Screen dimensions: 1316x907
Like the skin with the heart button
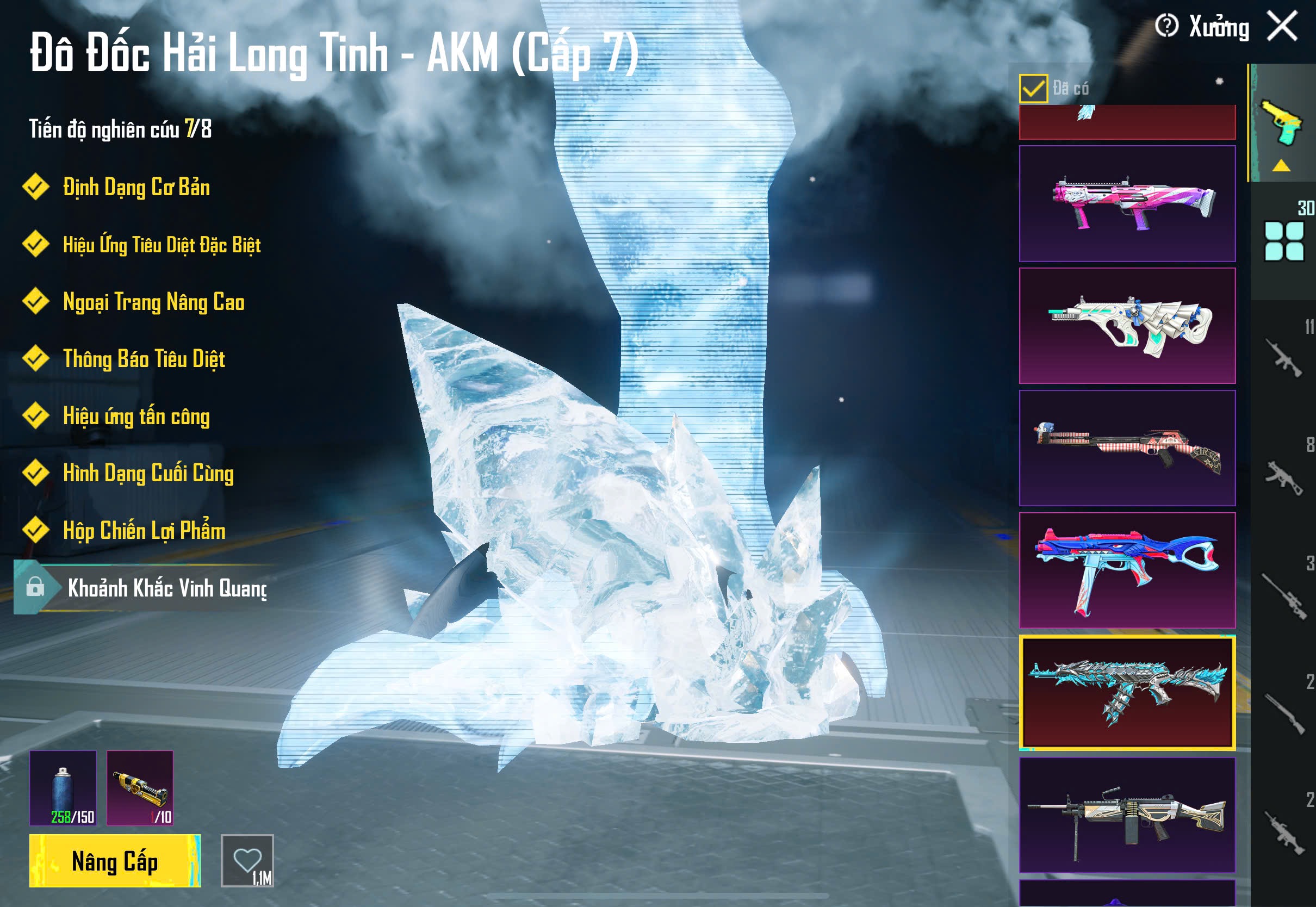coord(247,860)
